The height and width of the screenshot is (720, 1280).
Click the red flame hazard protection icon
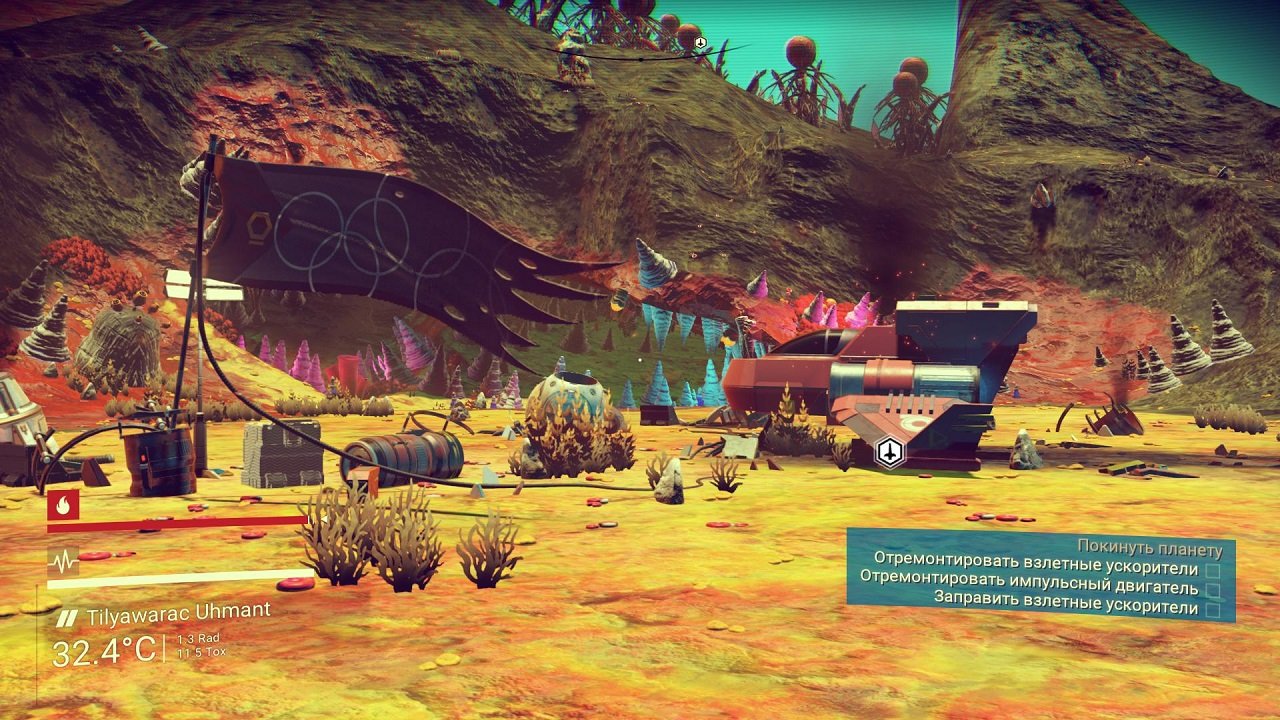pyautogui.click(x=63, y=506)
